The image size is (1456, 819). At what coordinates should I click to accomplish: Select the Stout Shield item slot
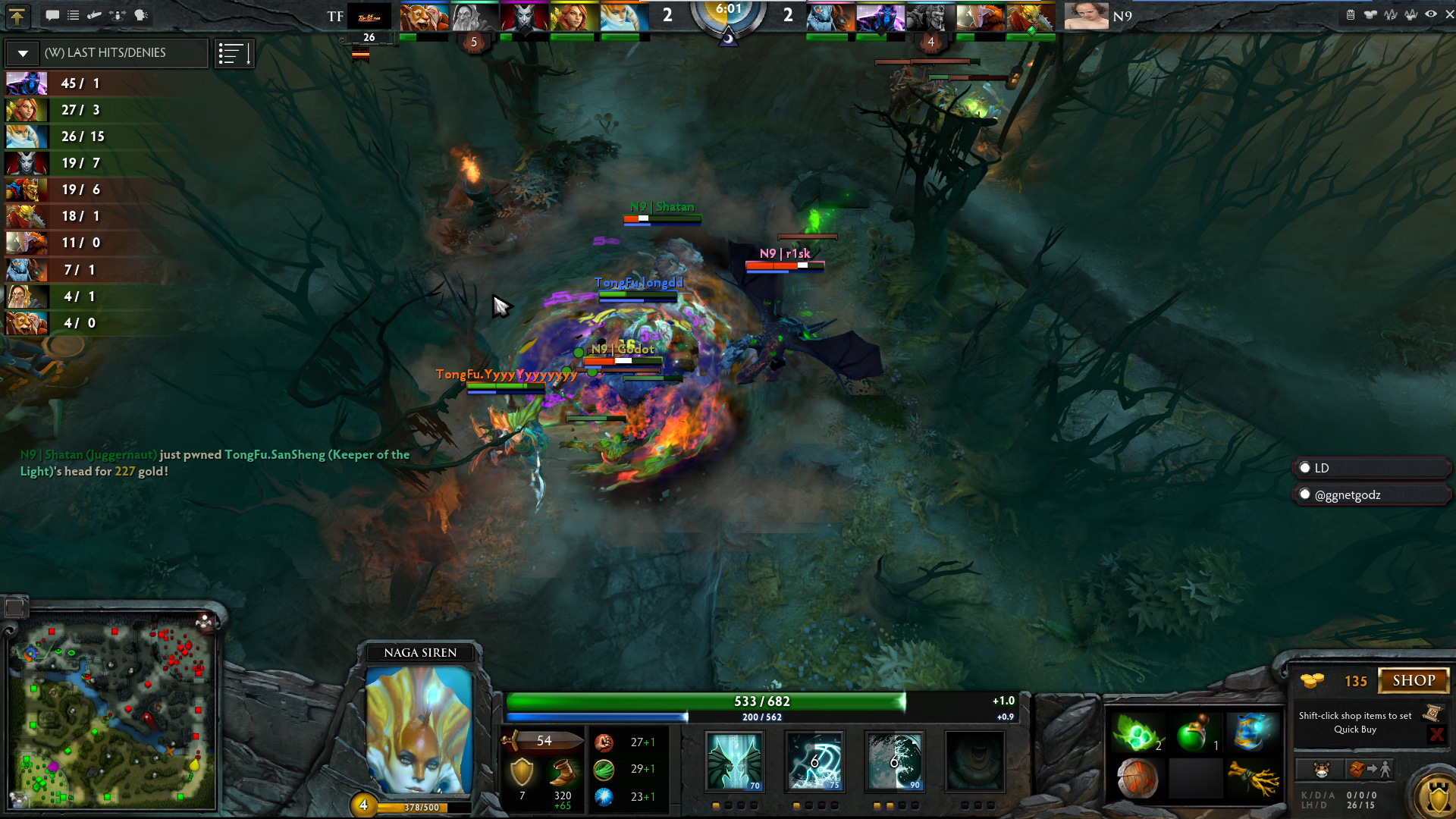(1137, 779)
